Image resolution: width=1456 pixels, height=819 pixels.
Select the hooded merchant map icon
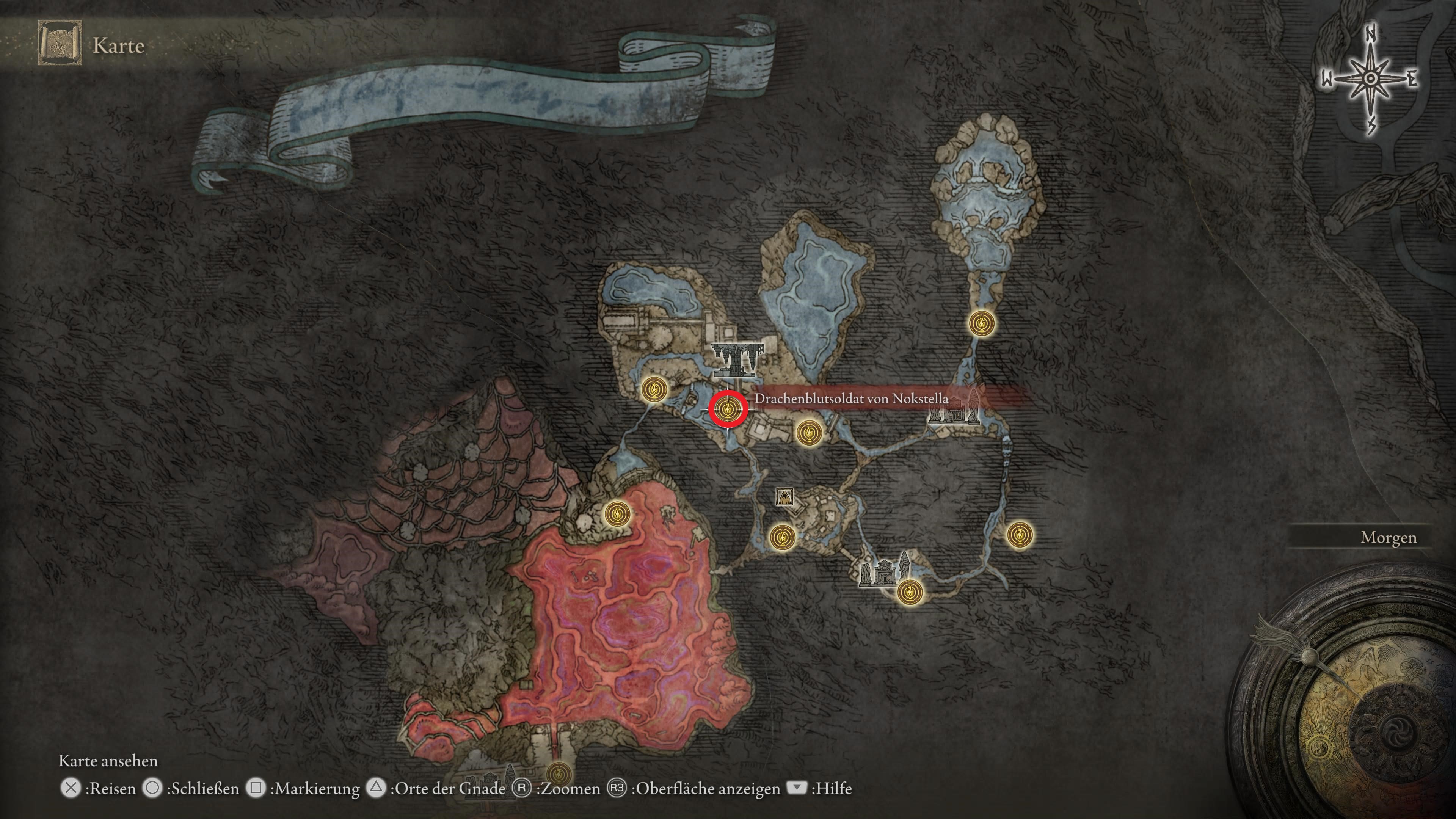tap(784, 497)
